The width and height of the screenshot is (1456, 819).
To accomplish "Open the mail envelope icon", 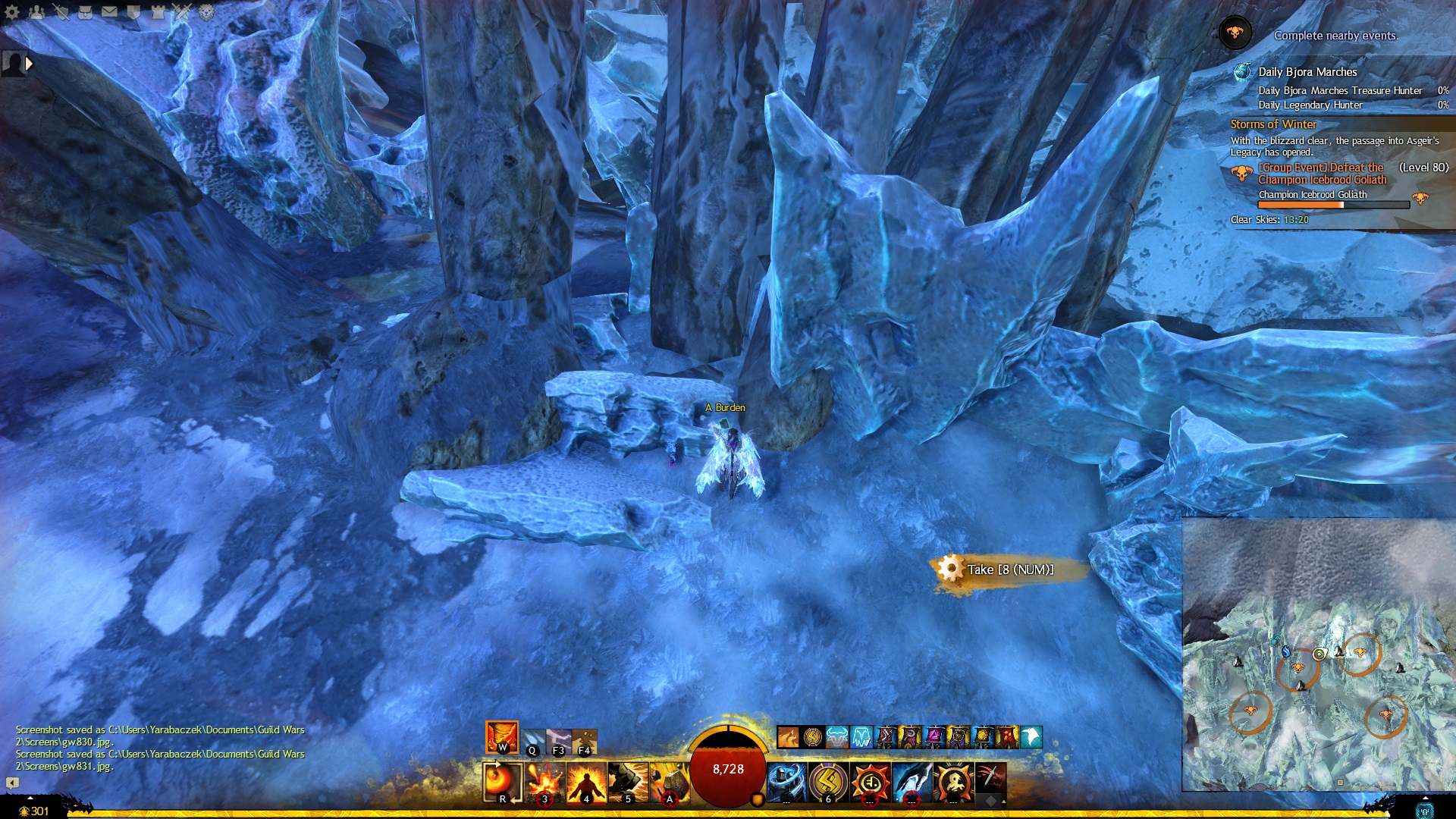I will (109, 11).
